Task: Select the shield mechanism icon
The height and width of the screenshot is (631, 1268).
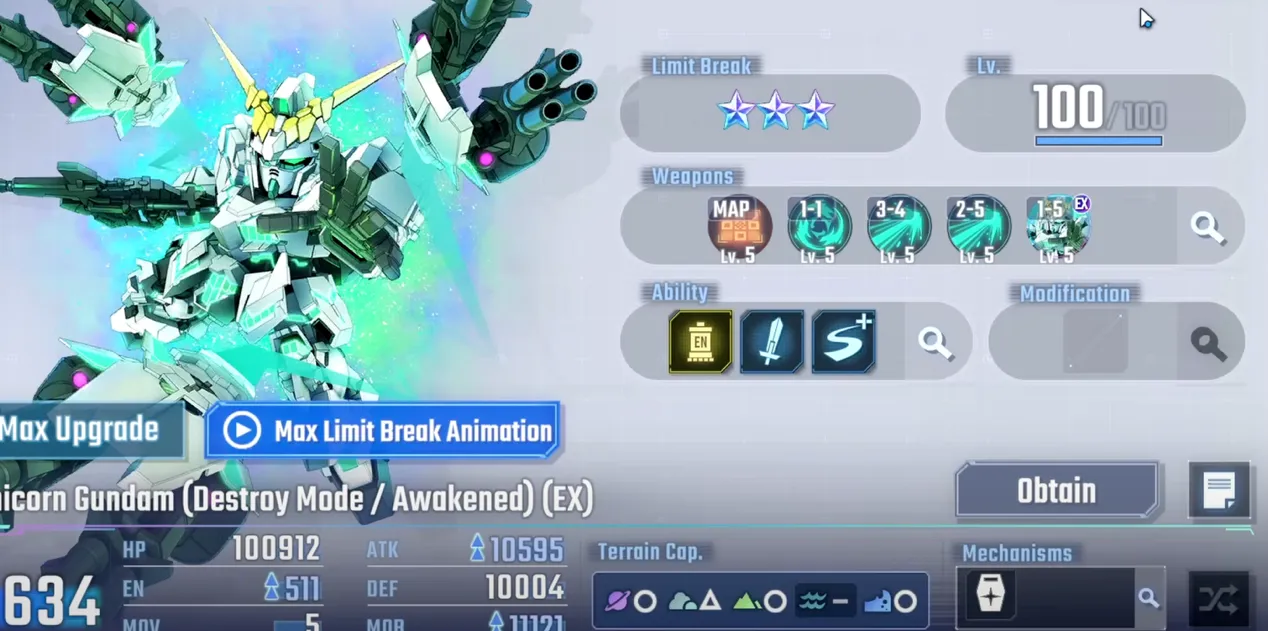Action: click(x=990, y=597)
